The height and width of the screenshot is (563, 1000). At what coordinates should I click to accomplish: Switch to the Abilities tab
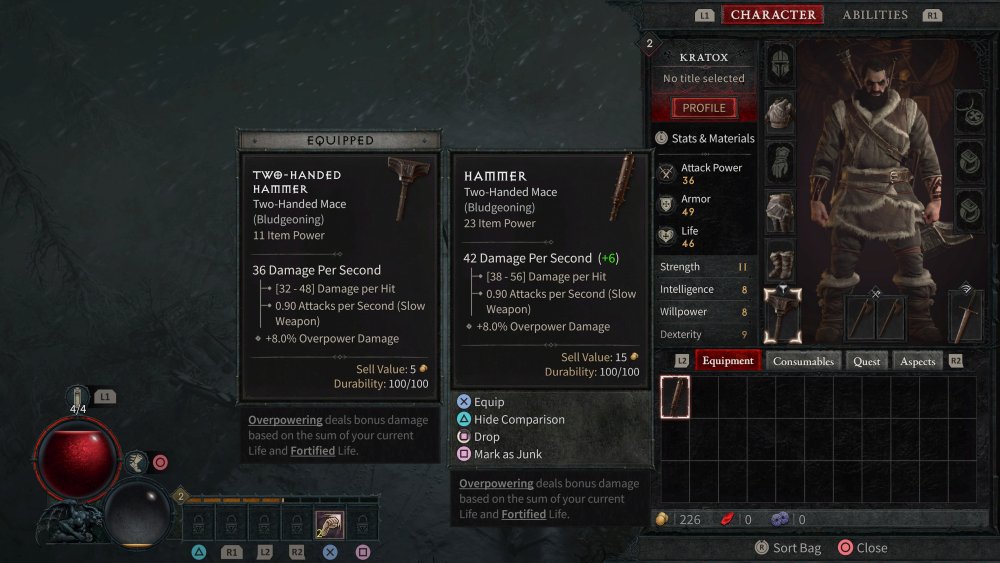[x=875, y=15]
